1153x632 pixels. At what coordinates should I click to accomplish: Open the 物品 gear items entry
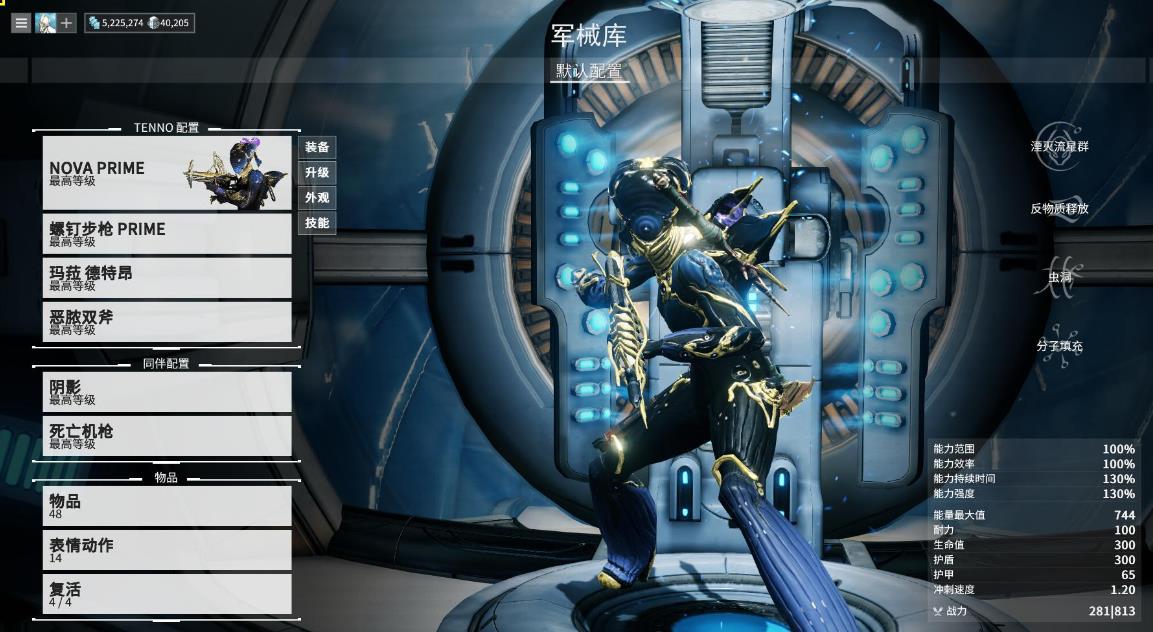click(x=166, y=505)
